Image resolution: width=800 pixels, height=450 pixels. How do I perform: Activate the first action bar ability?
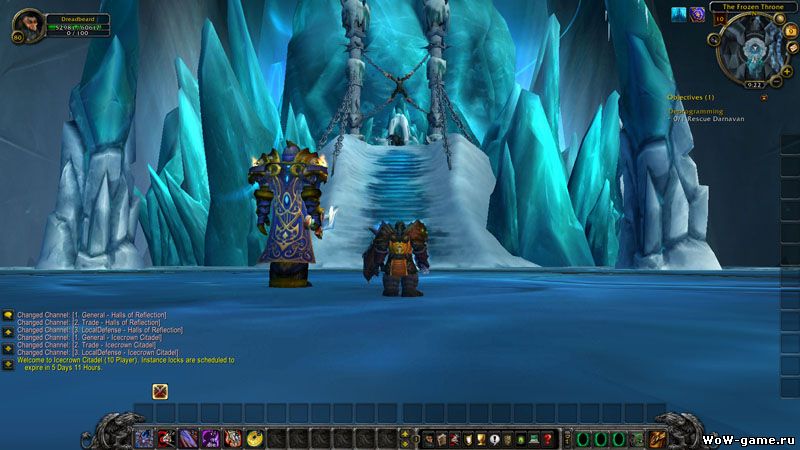point(145,438)
